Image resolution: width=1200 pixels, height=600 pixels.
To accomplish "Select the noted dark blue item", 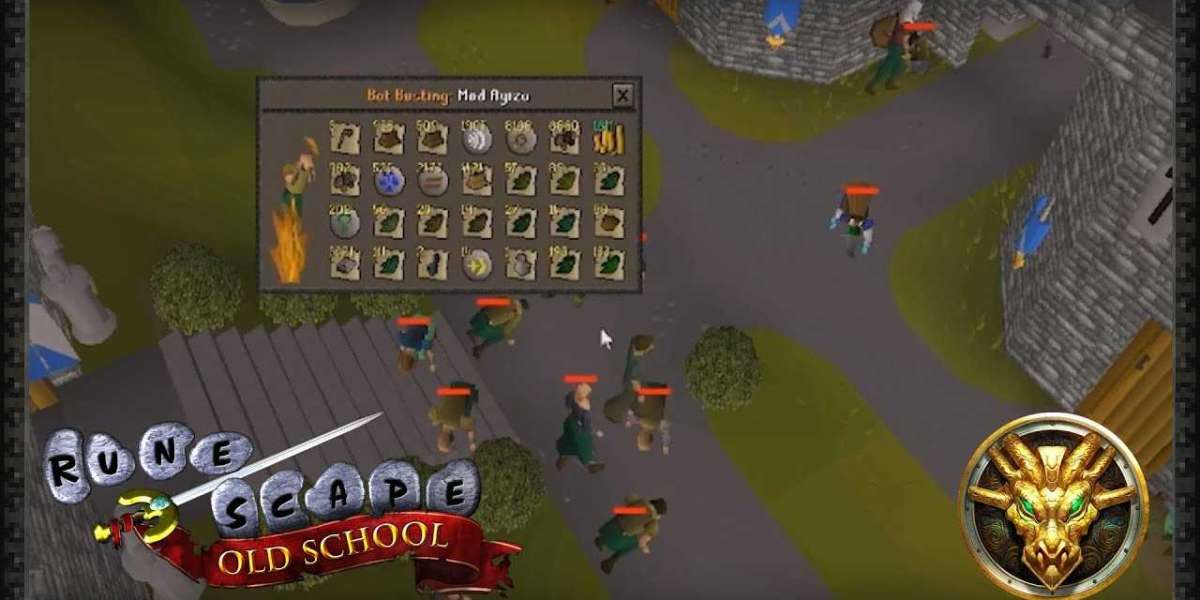I will pos(432,264).
